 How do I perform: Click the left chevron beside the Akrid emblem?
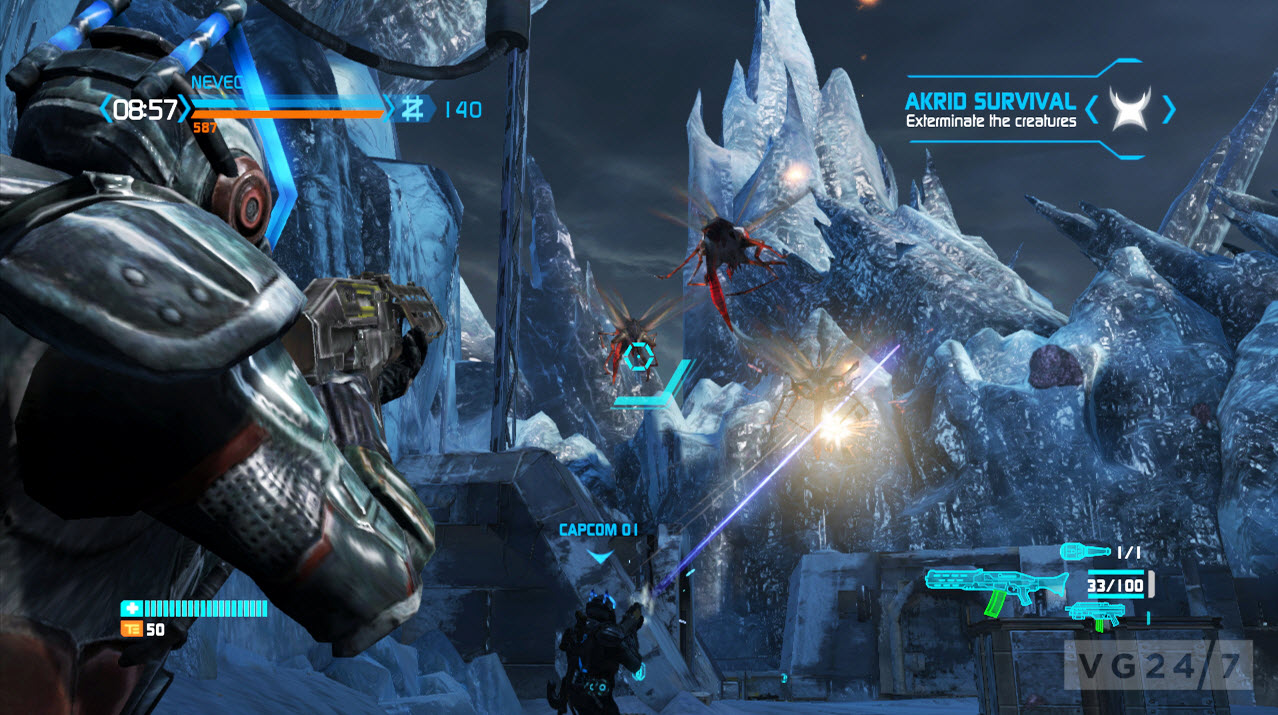click(1093, 107)
